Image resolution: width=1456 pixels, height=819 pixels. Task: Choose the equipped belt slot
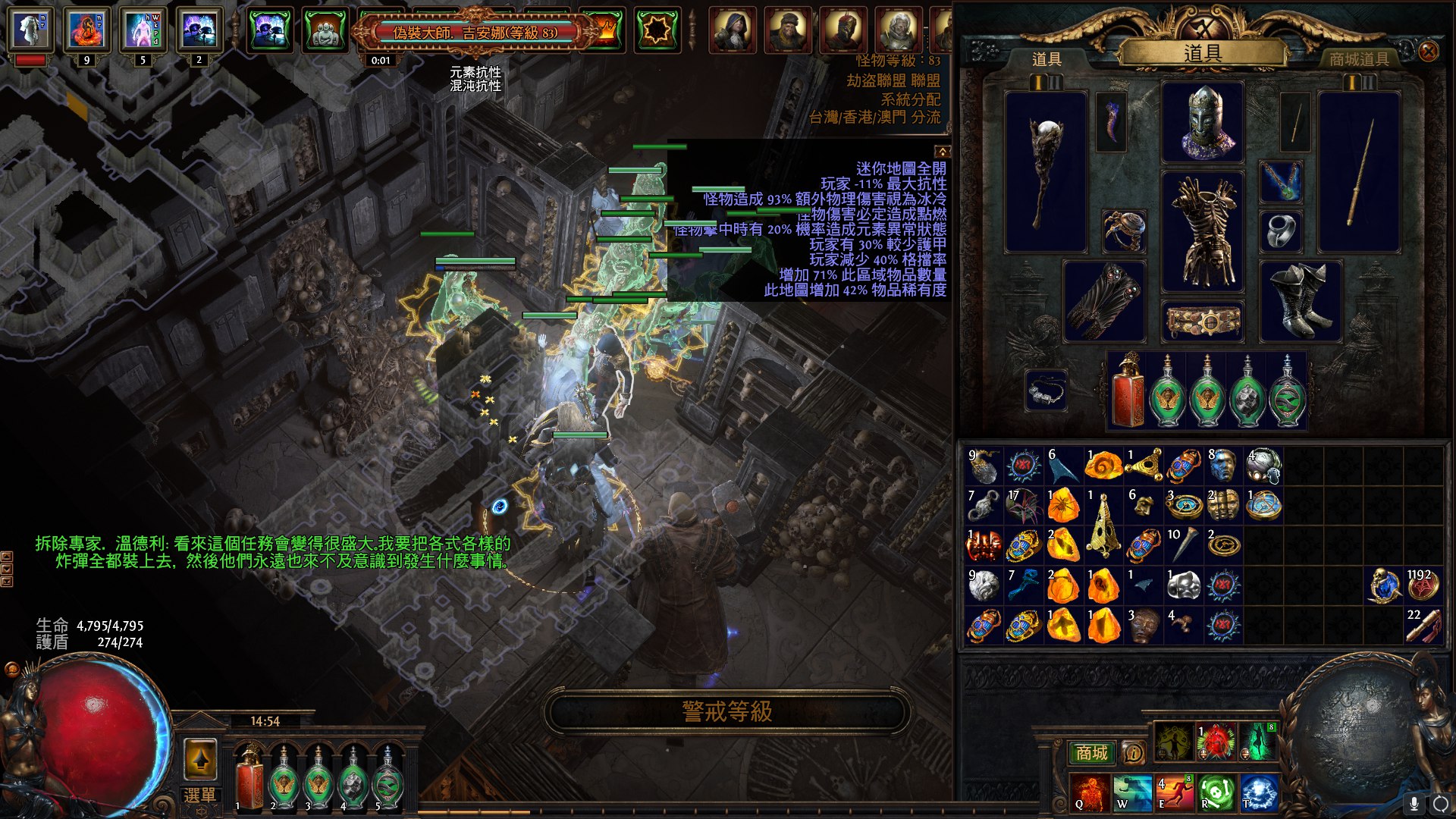pos(1203,322)
